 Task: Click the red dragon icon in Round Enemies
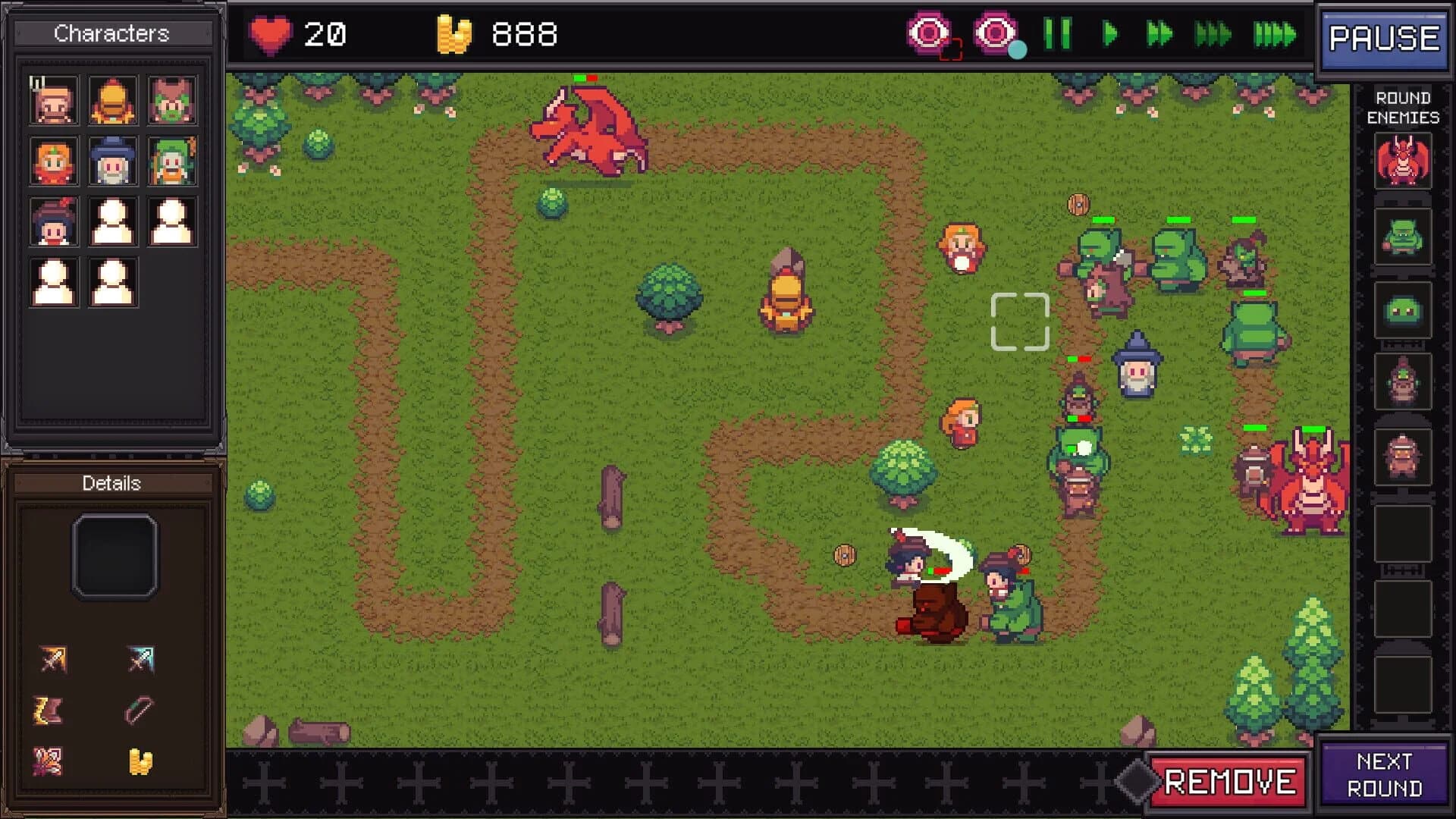coord(1402,160)
